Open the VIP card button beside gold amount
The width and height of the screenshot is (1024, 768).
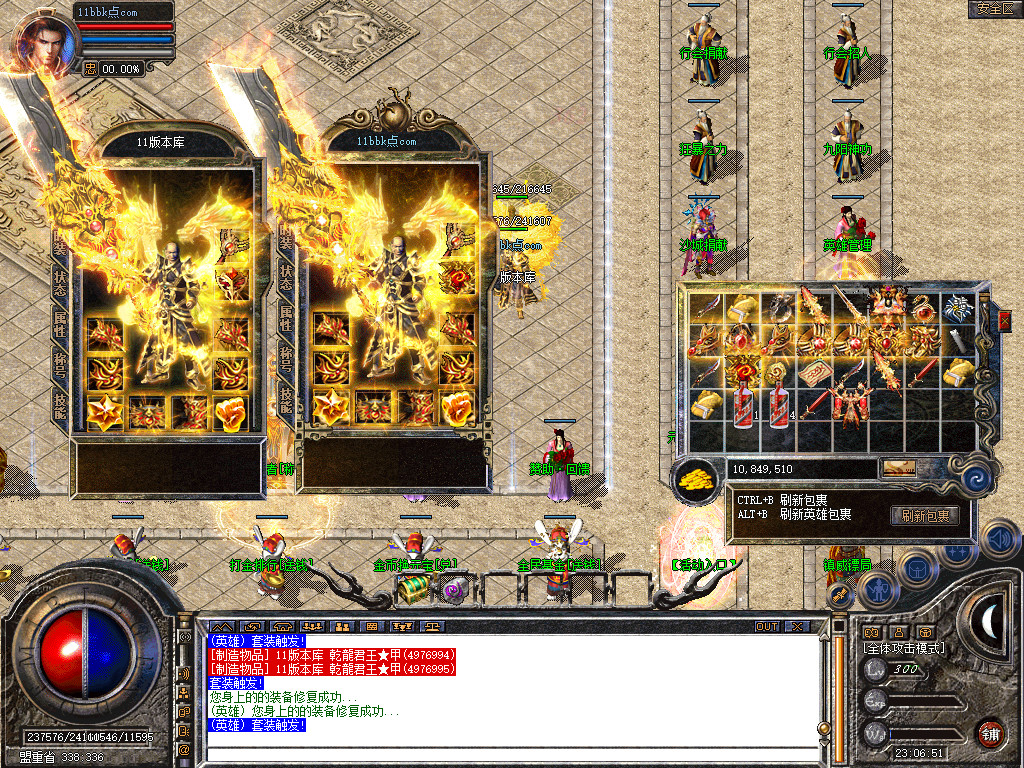tap(897, 468)
